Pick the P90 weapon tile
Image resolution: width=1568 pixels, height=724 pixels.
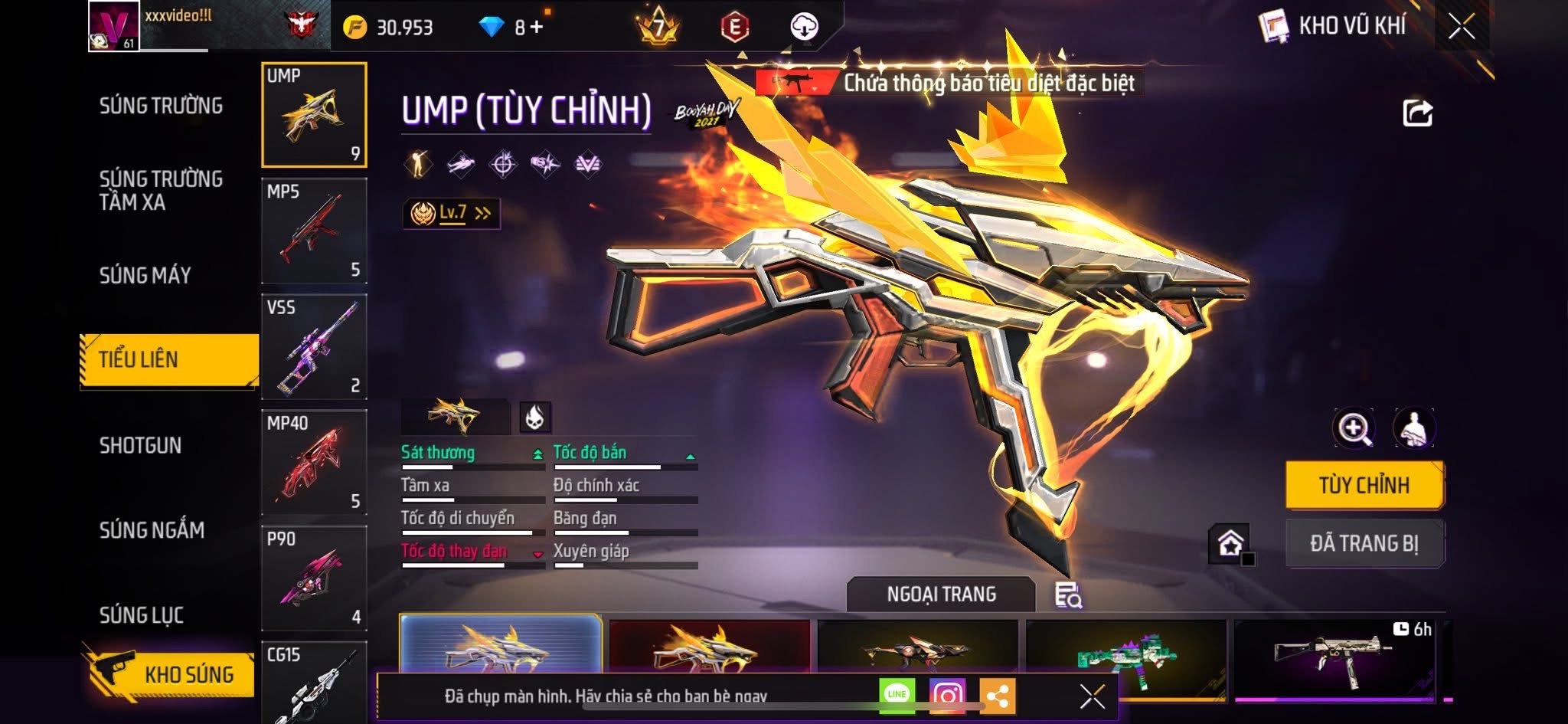click(314, 578)
